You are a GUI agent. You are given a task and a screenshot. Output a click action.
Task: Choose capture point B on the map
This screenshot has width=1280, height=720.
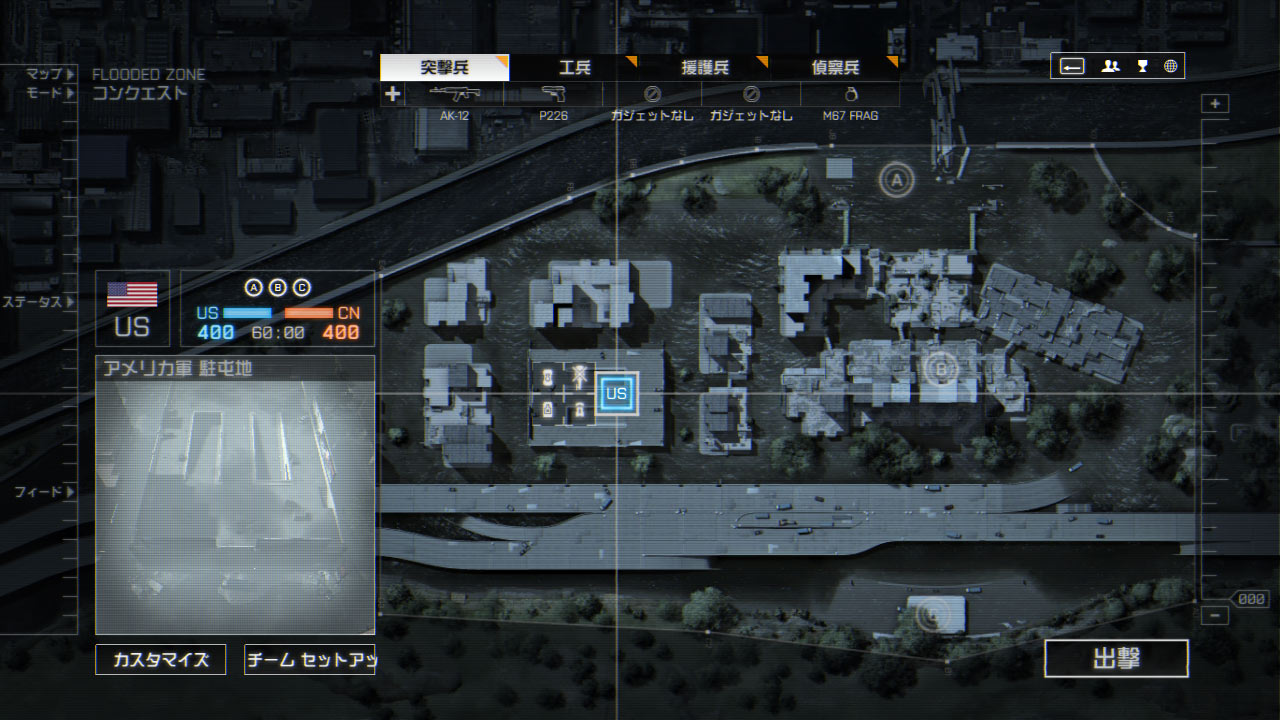940,369
